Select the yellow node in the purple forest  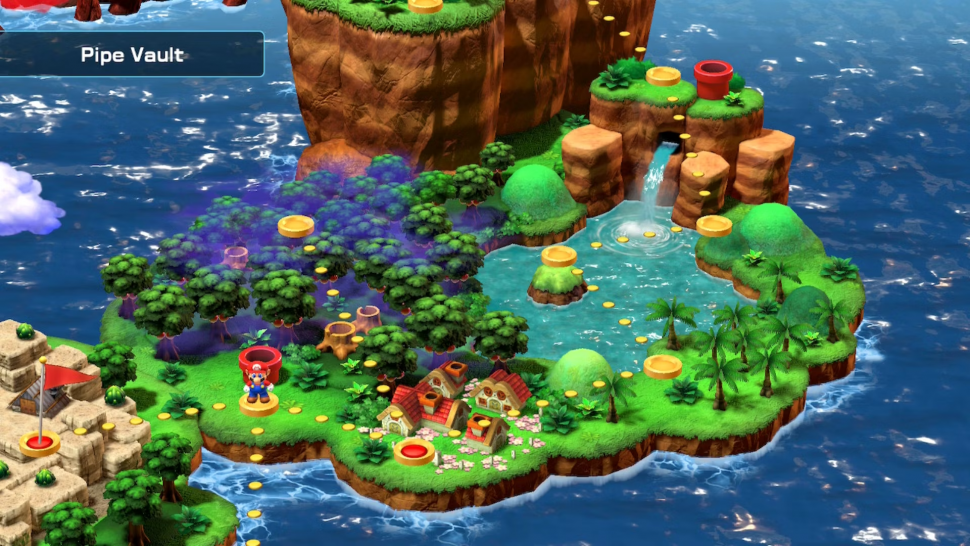pyautogui.click(x=296, y=226)
